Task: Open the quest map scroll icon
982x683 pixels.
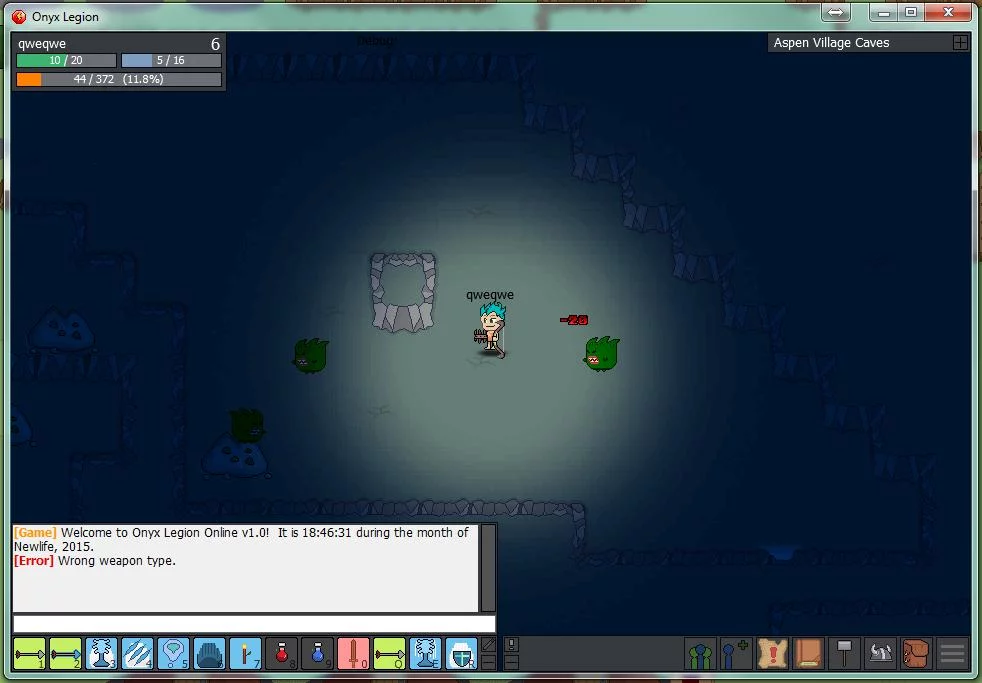Action: (x=773, y=654)
